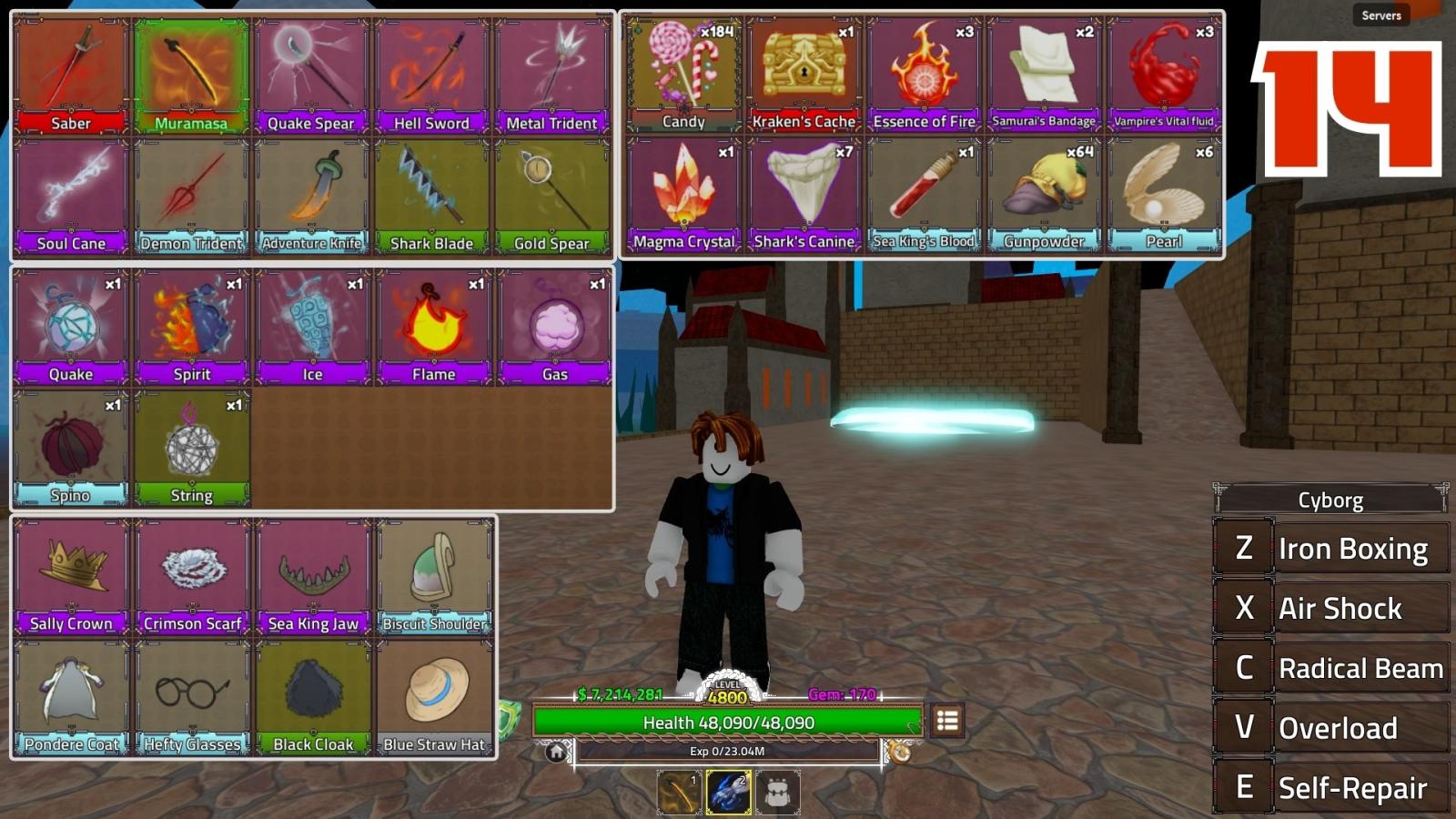Click the home icon below health bar
The image size is (1456, 819).
tap(556, 753)
